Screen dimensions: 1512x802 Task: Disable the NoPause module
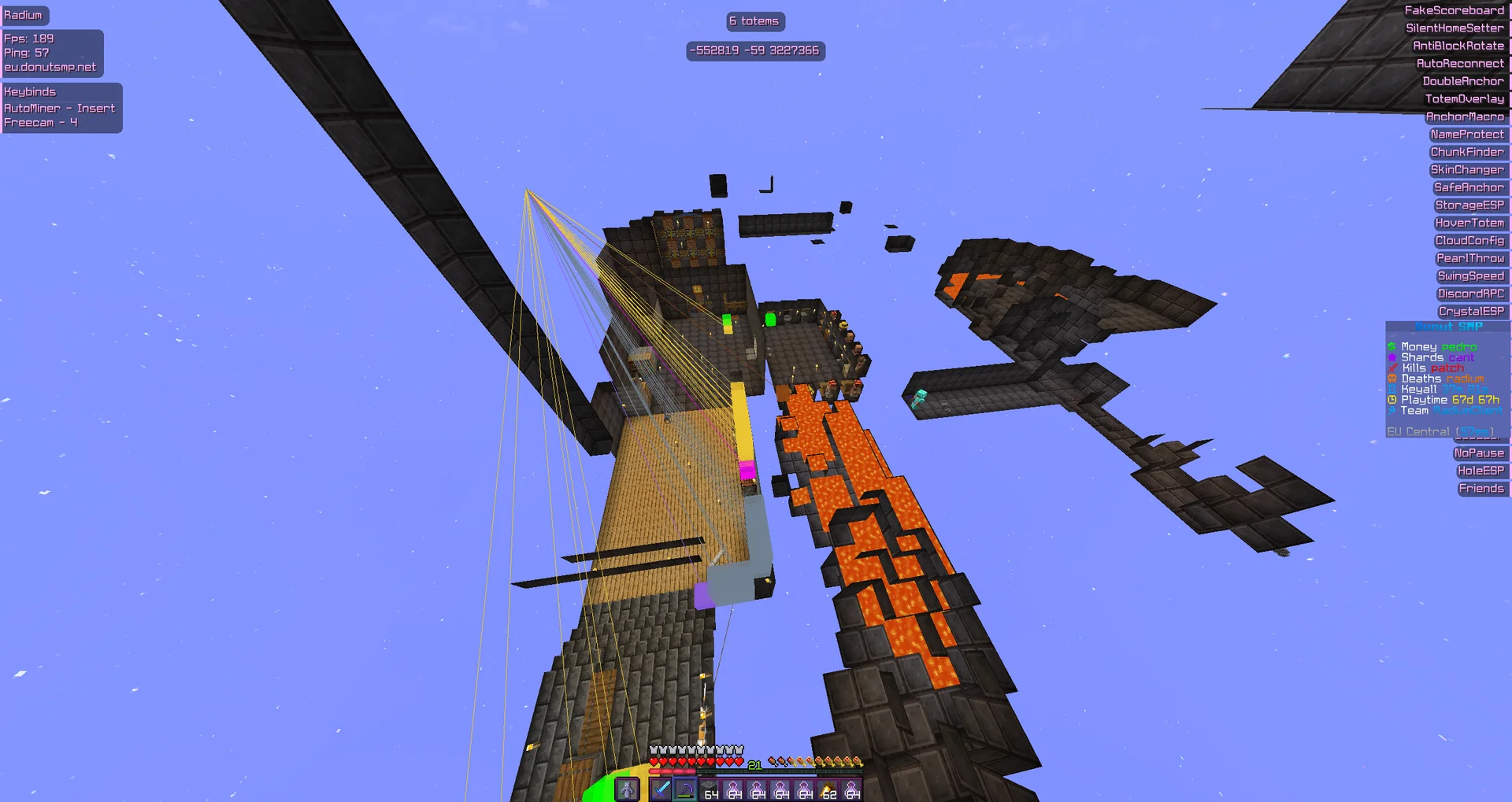1480,453
